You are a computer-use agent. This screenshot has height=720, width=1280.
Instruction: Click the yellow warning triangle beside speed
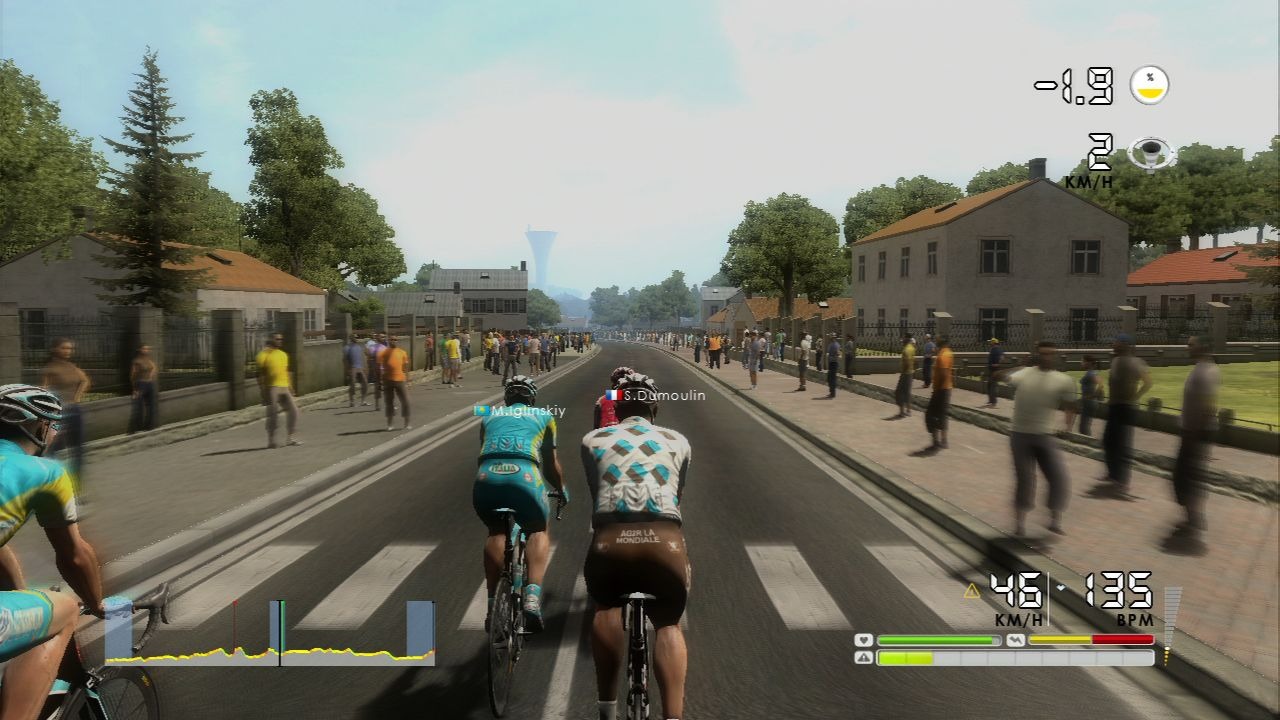click(x=971, y=591)
